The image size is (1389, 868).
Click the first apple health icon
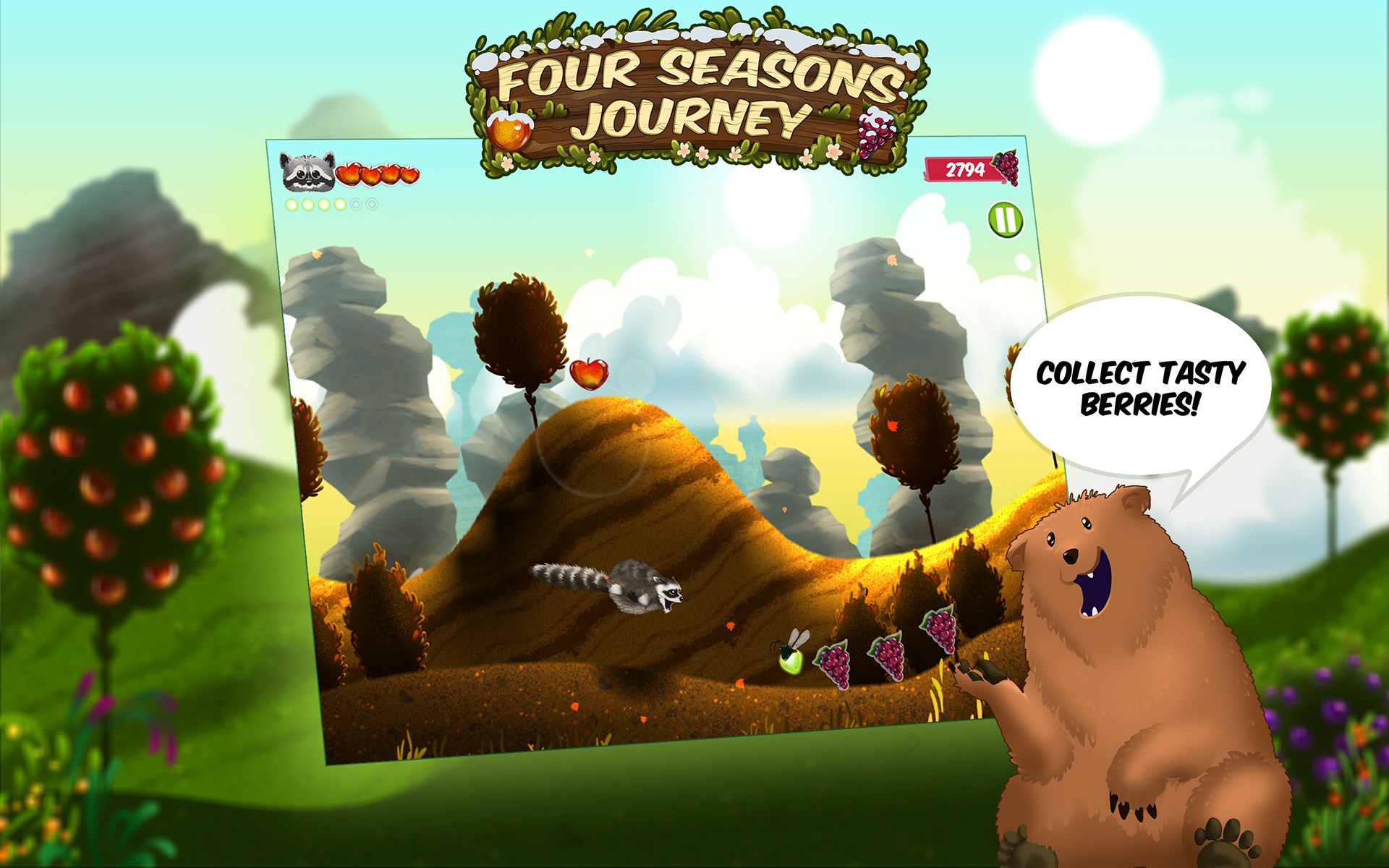(349, 174)
